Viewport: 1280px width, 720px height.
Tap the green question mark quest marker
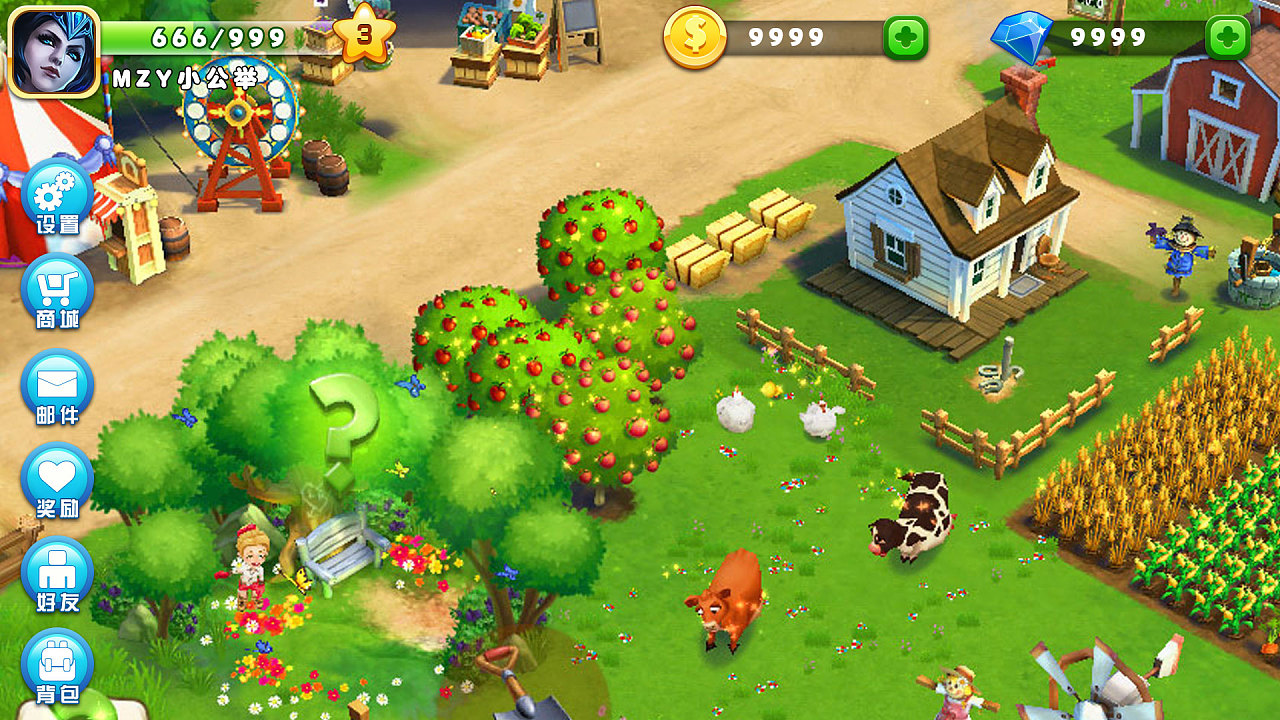(343, 425)
